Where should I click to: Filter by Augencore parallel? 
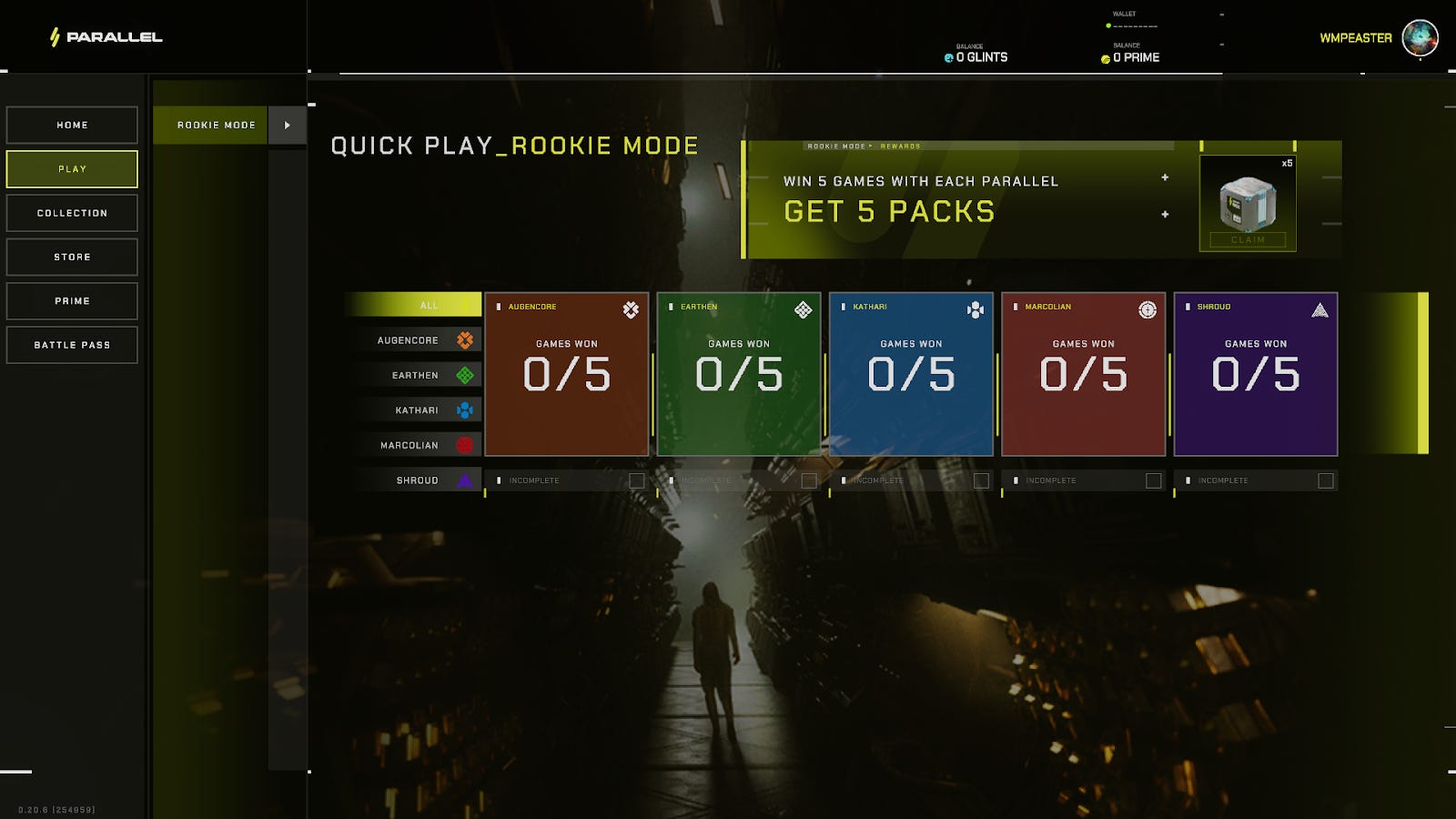click(419, 340)
